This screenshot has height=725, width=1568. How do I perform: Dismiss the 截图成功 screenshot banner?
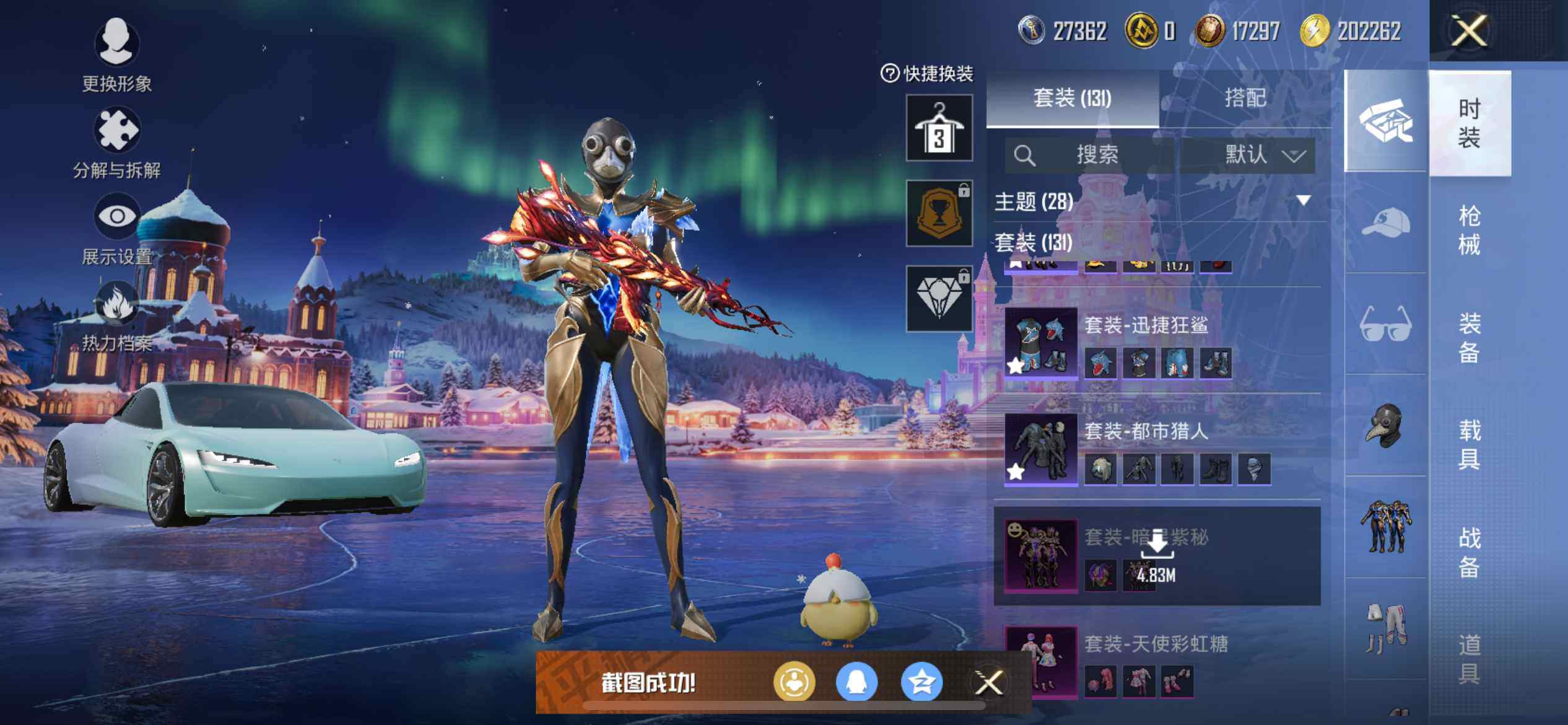point(988,683)
